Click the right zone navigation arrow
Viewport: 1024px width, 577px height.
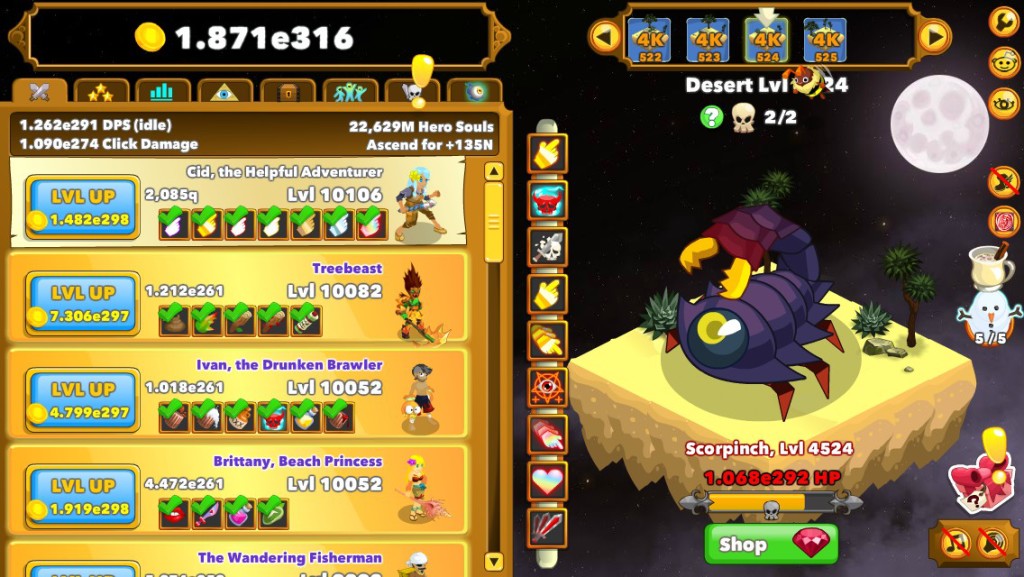point(933,38)
